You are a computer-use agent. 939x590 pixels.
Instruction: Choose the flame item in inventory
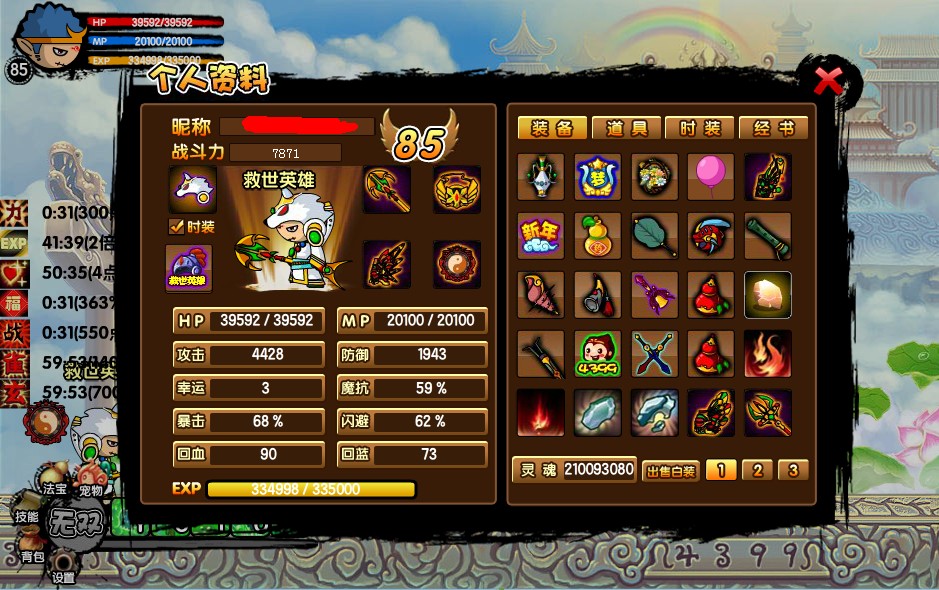coord(768,354)
